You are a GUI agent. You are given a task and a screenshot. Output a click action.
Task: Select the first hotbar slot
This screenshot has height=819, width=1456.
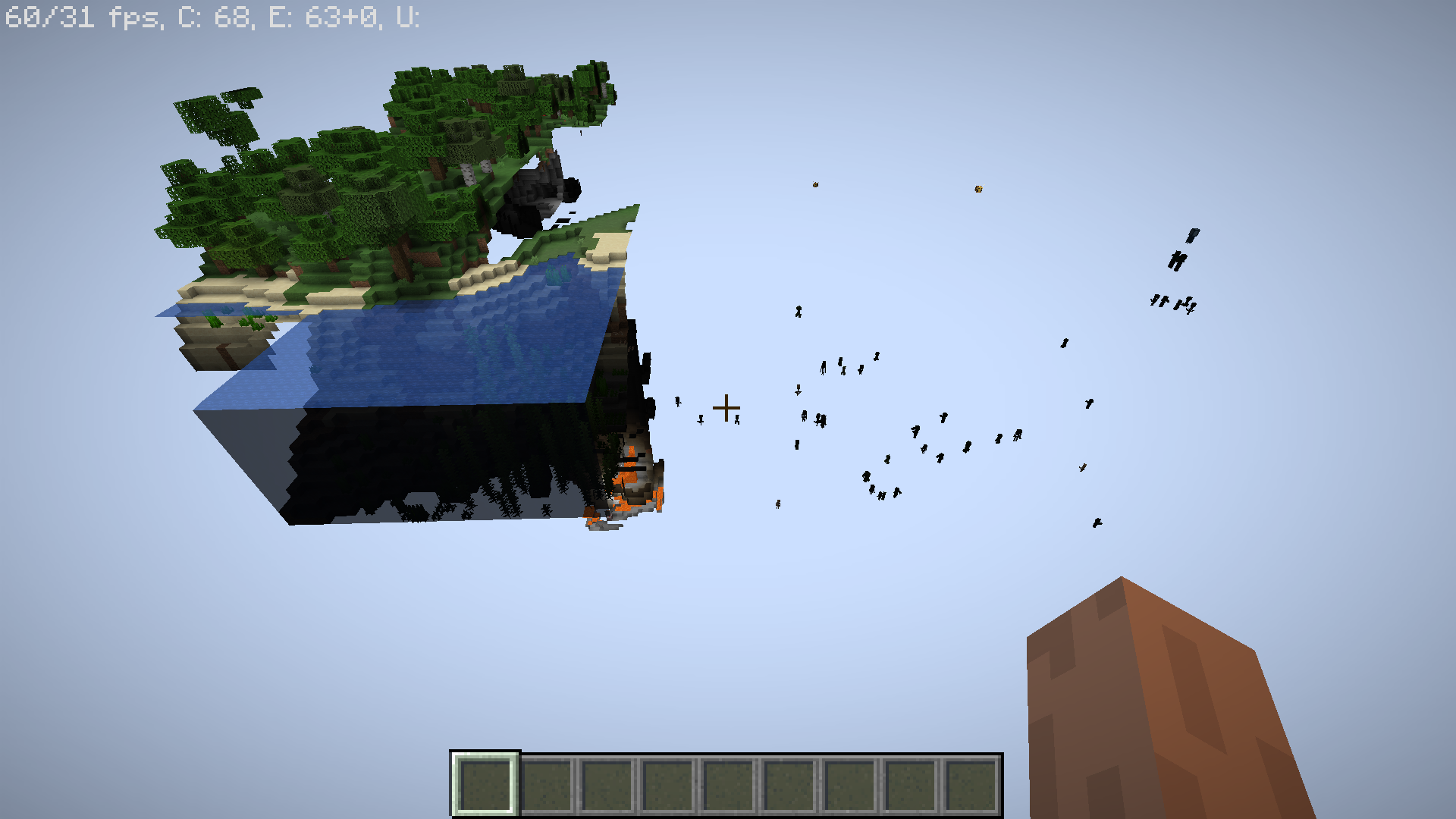click(485, 784)
